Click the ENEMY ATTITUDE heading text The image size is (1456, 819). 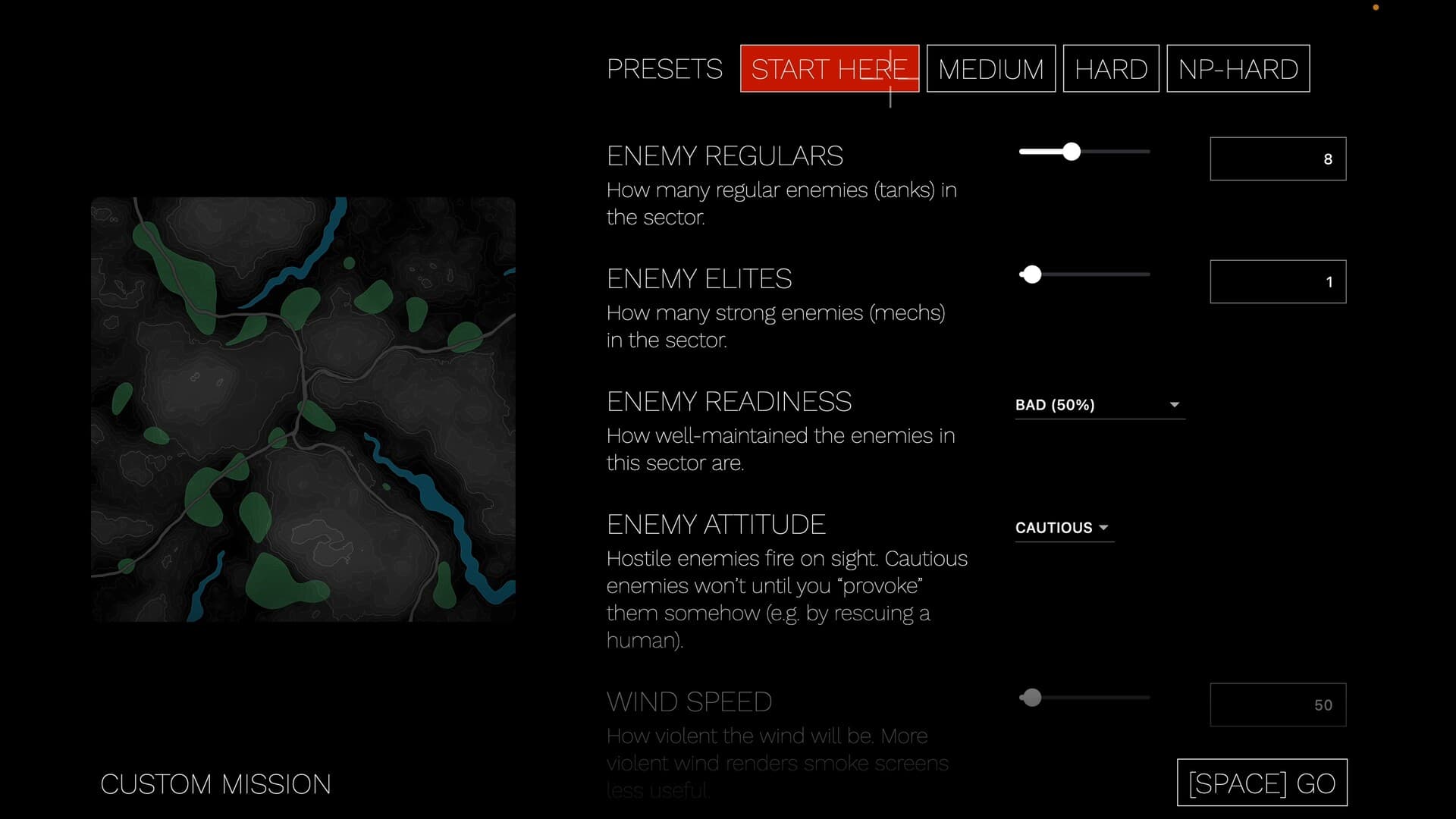[x=716, y=523]
